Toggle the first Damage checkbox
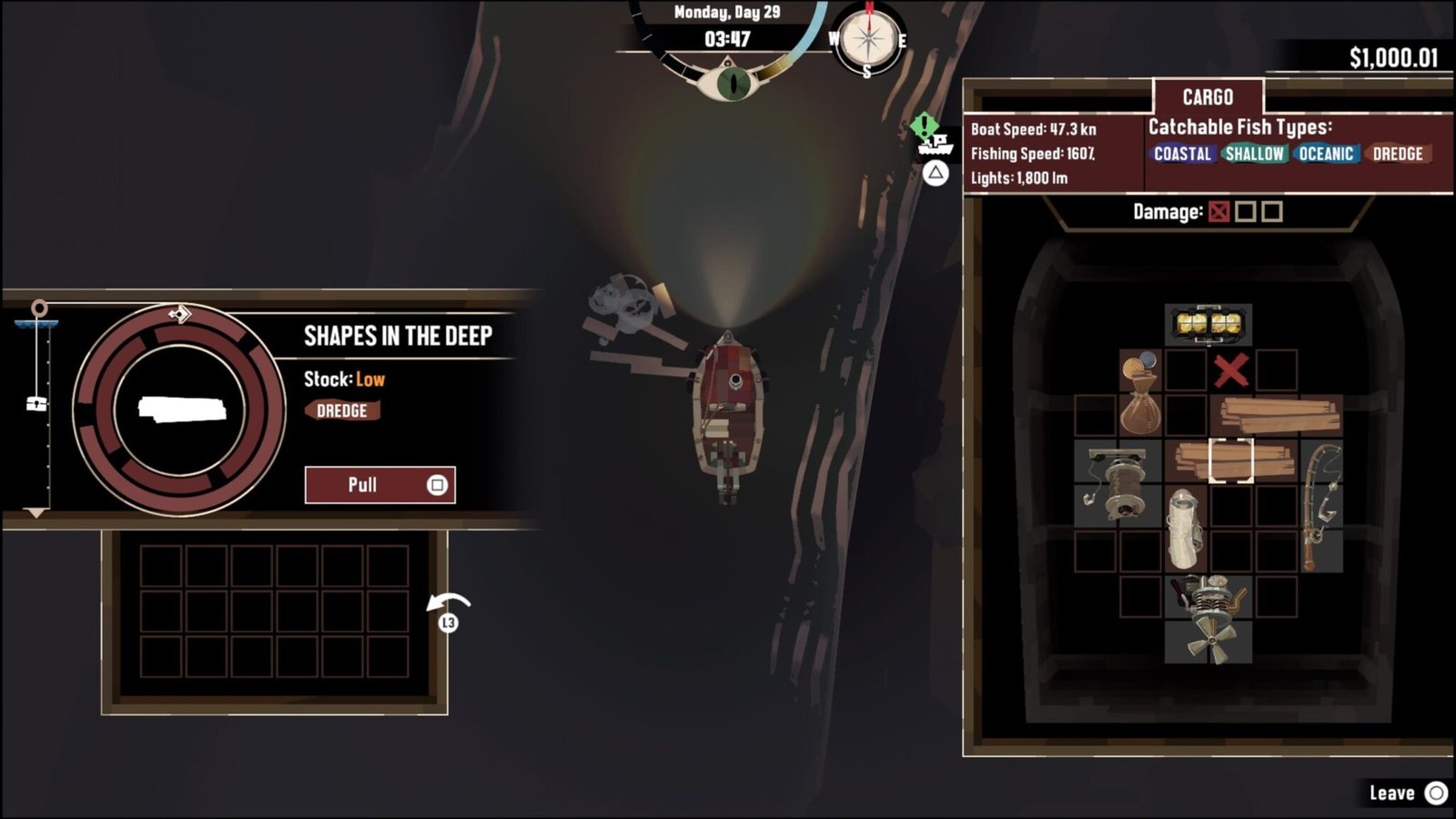Viewport: 1456px width, 819px height. [x=1218, y=209]
